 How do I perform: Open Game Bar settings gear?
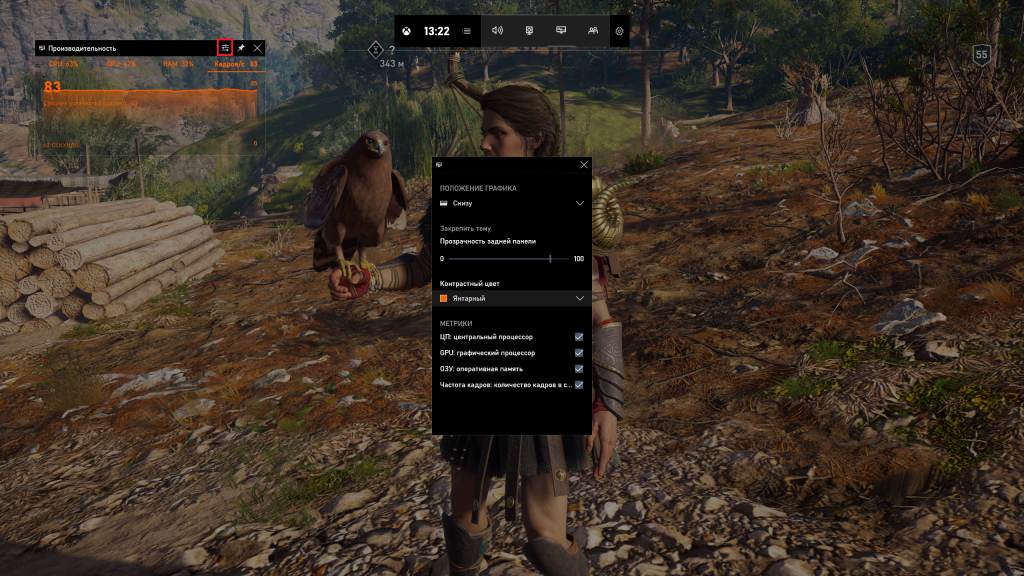coord(620,31)
